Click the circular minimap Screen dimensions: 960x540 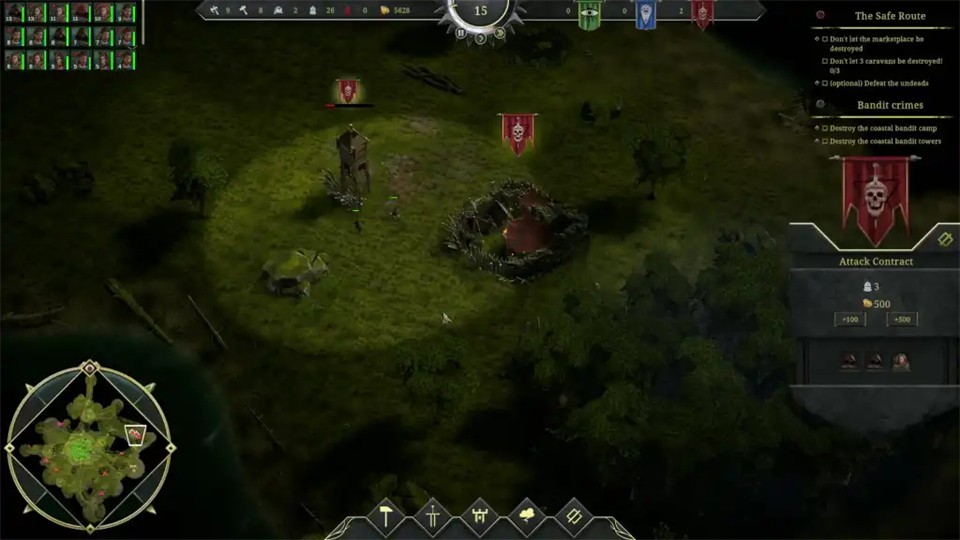89,446
